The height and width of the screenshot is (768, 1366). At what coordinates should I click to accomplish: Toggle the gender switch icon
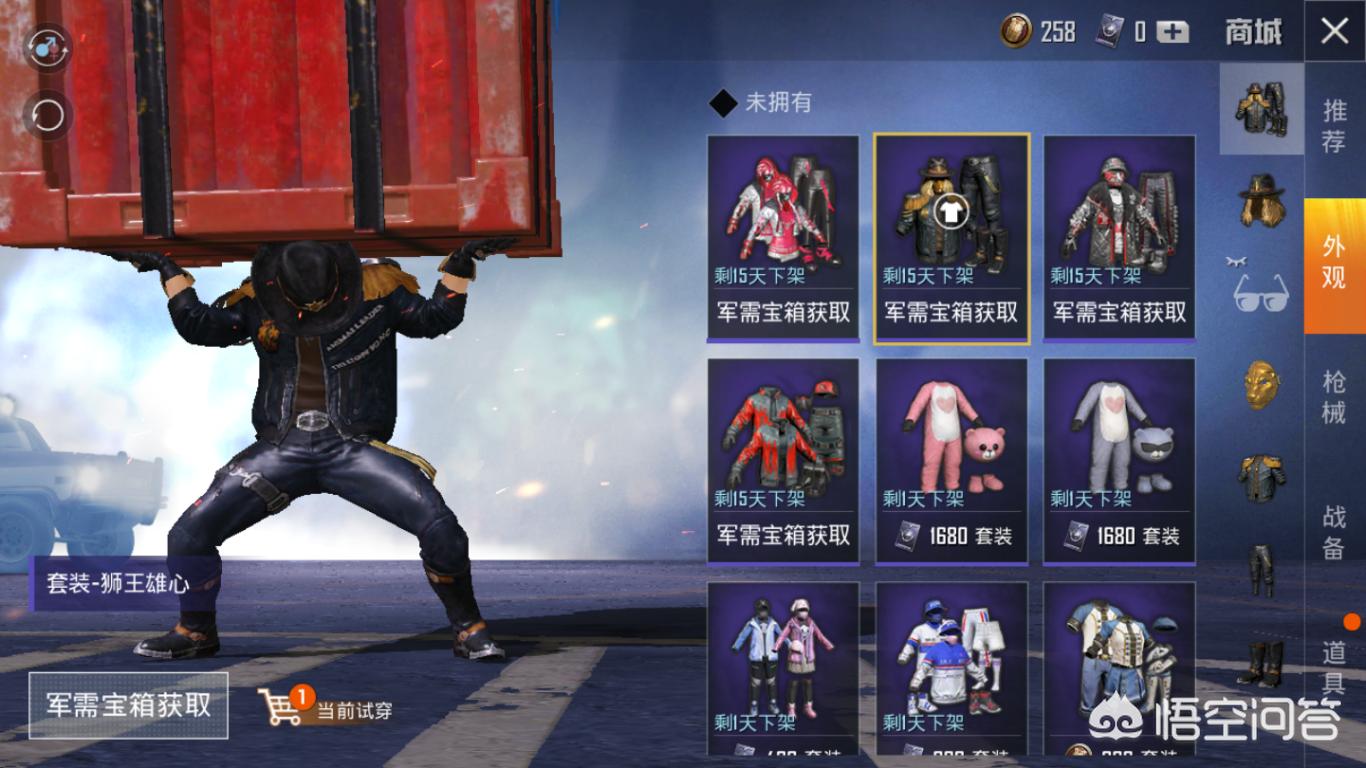tap(47, 45)
